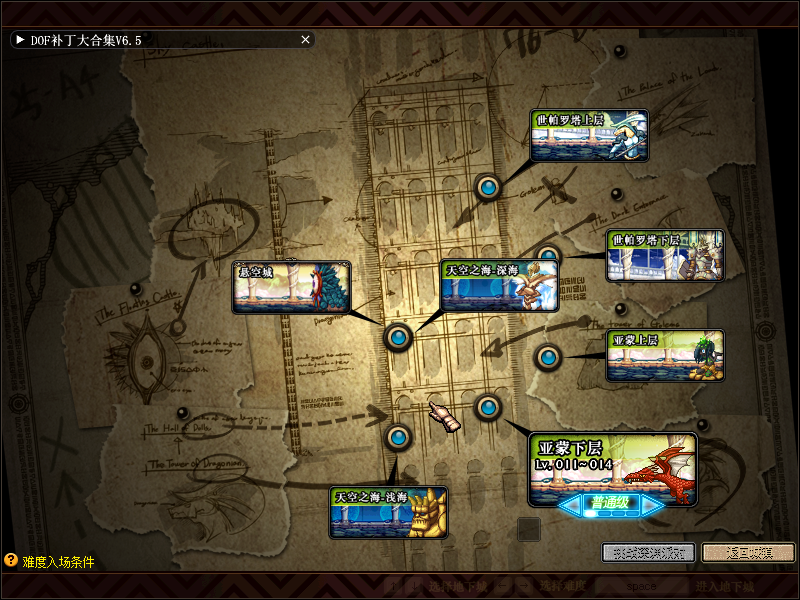The height and width of the screenshot is (600, 800).
Task: Select the 世帕罗塔上层 dungeon tile
Action: [589, 136]
